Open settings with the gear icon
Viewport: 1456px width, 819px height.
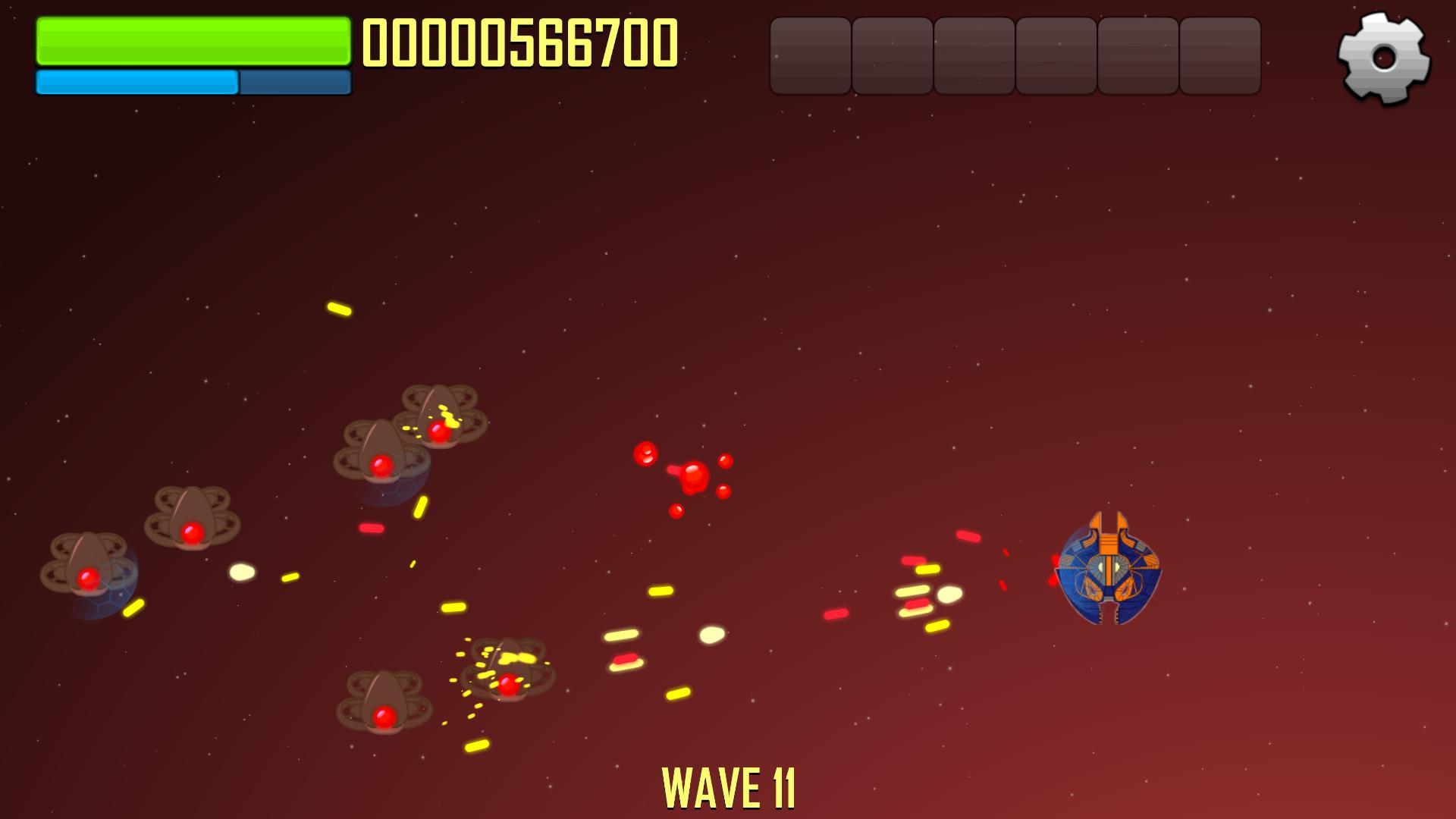click(1383, 57)
